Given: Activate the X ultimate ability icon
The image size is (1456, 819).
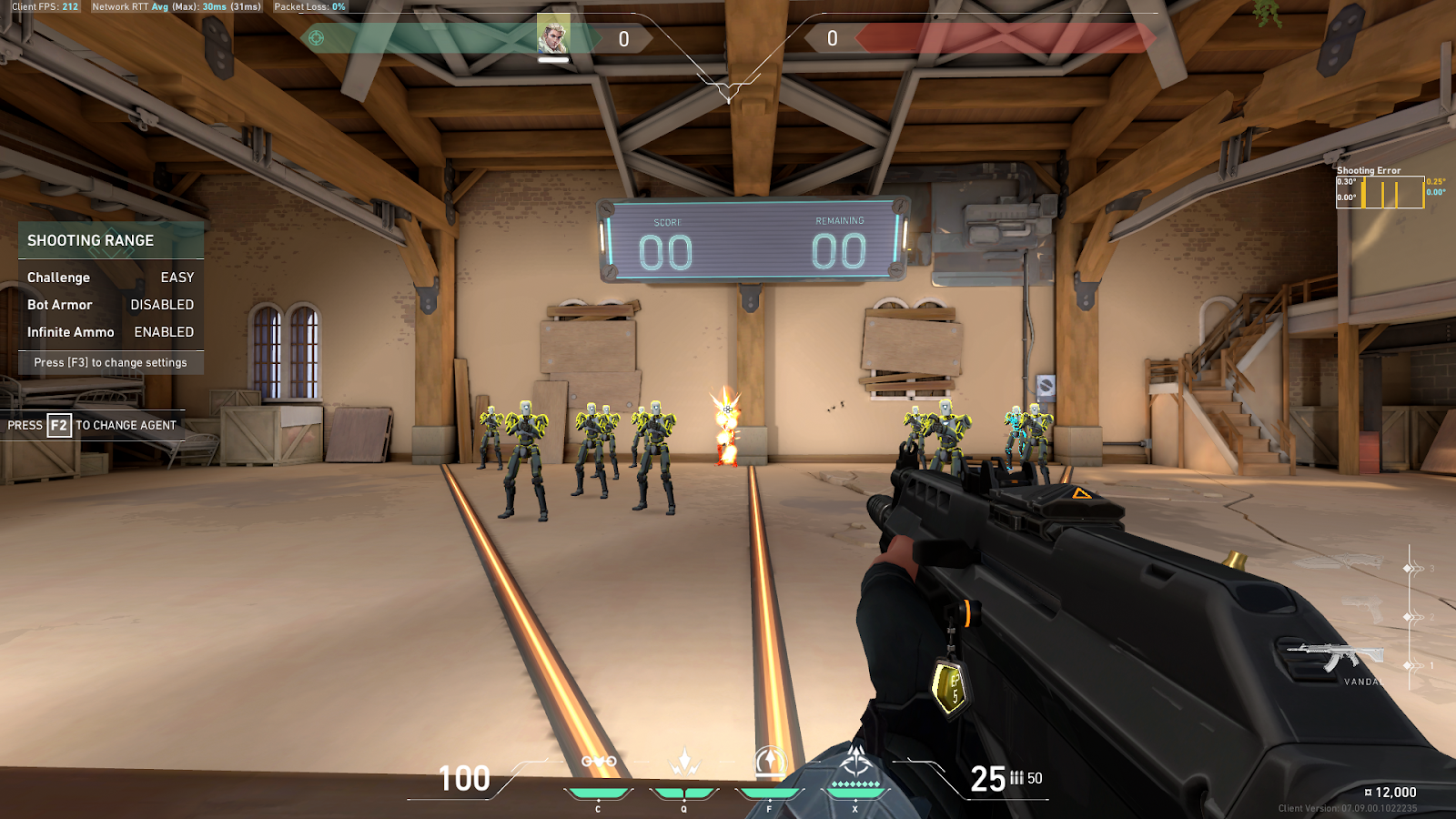Looking at the screenshot, I should 855,763.
